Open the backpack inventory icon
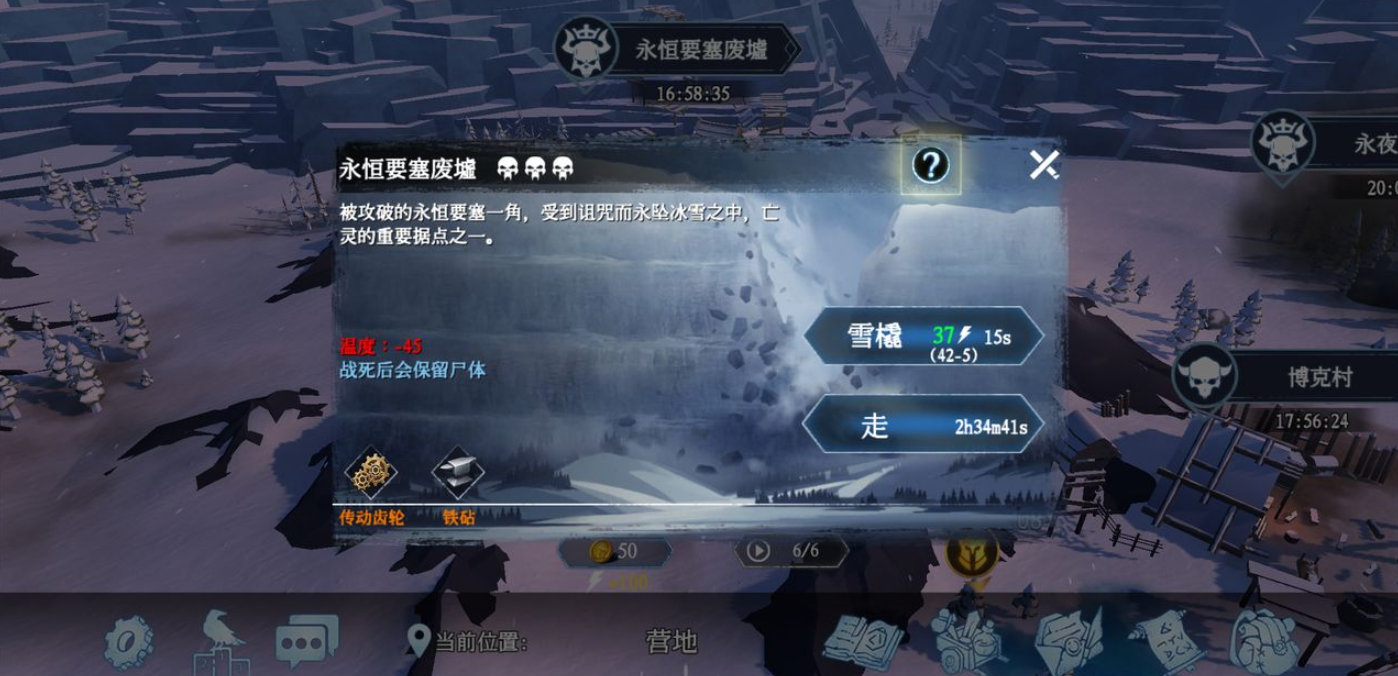This screenshot has width=1398, height=676. pyautogui.click(x=1264, y=638)
